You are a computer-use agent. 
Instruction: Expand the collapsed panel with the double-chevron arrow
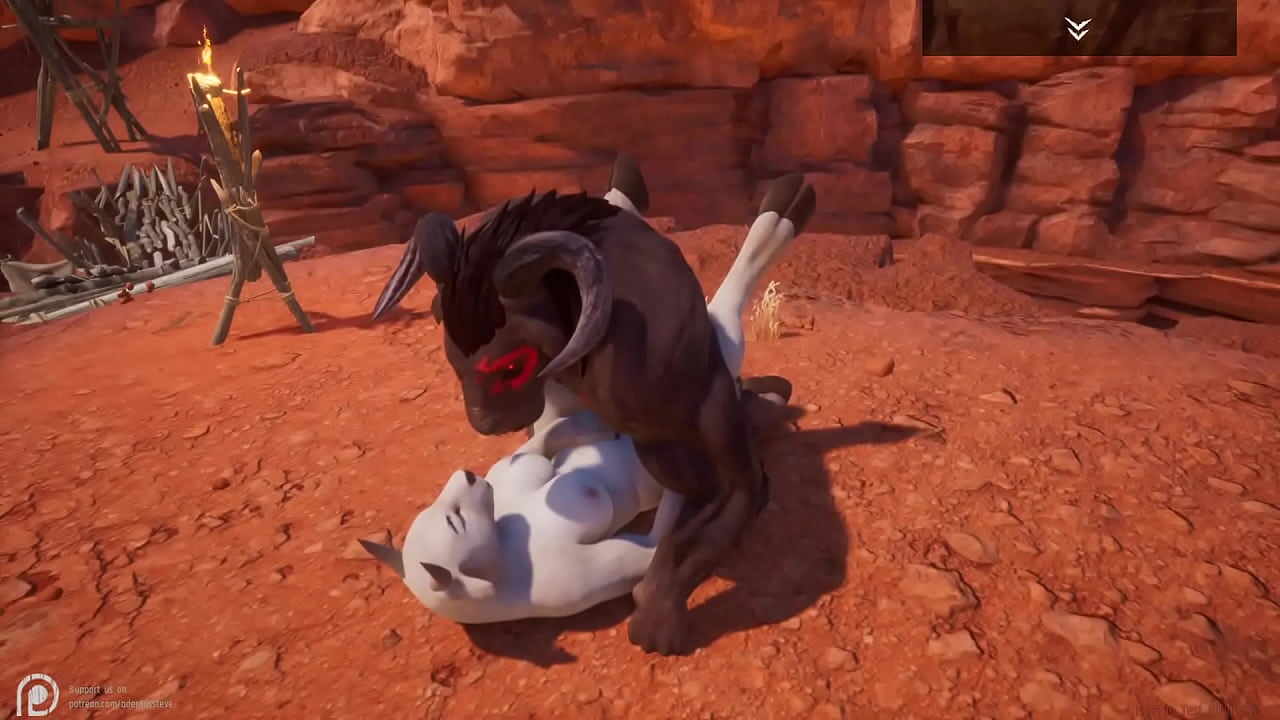[x=1077, y=29]
